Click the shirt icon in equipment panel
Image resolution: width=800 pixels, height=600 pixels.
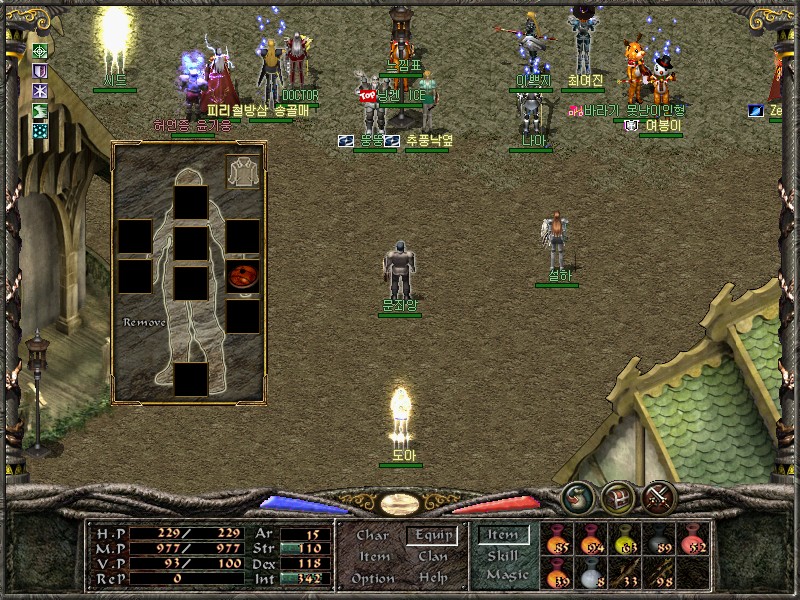[x=242, y=172]
